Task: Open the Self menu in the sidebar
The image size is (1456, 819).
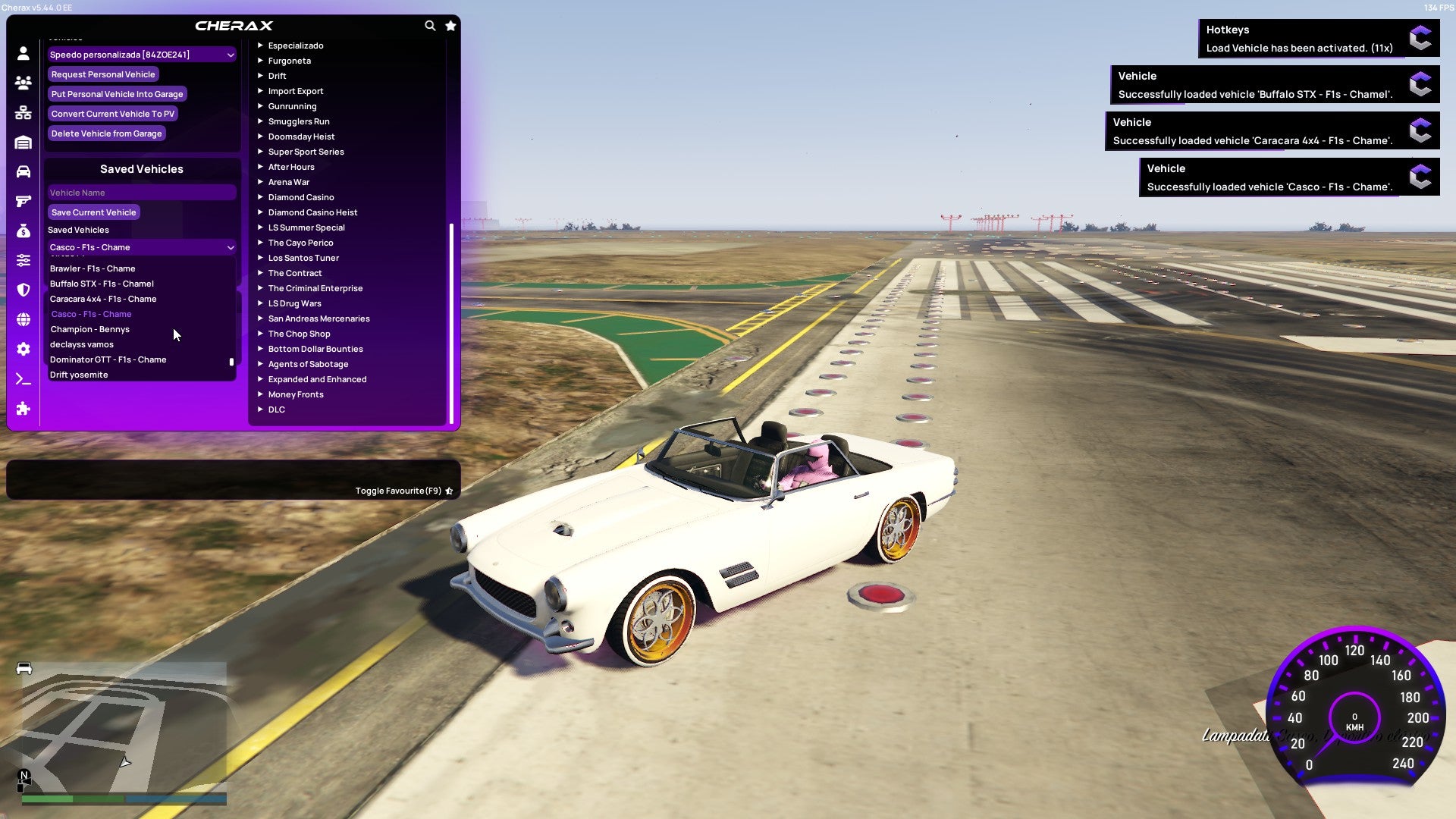Action: tap(23, 54)
